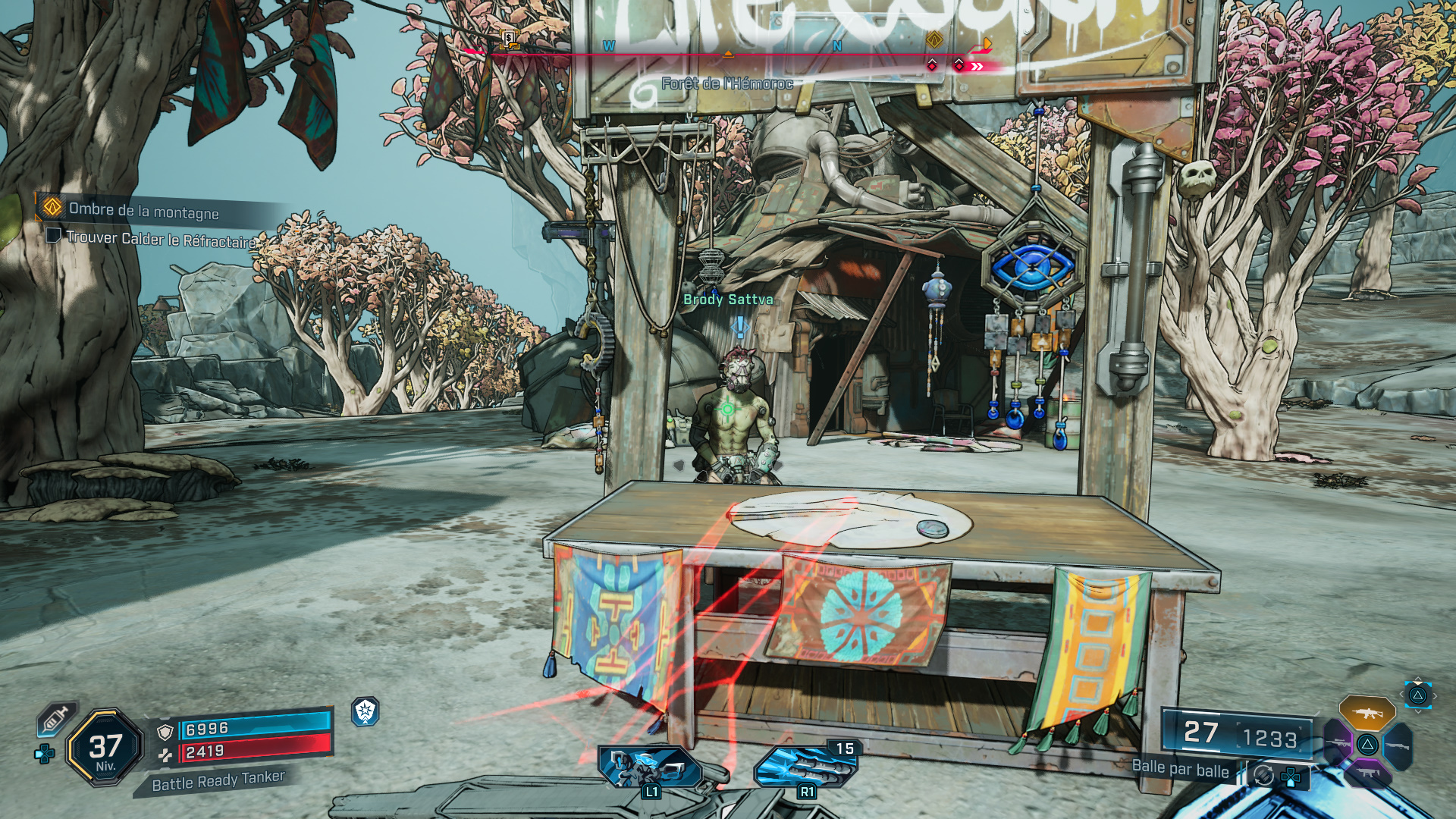Switch to the purple sniper rifle slot
Screen dimensions: 1456x819
coord(1338,743)
